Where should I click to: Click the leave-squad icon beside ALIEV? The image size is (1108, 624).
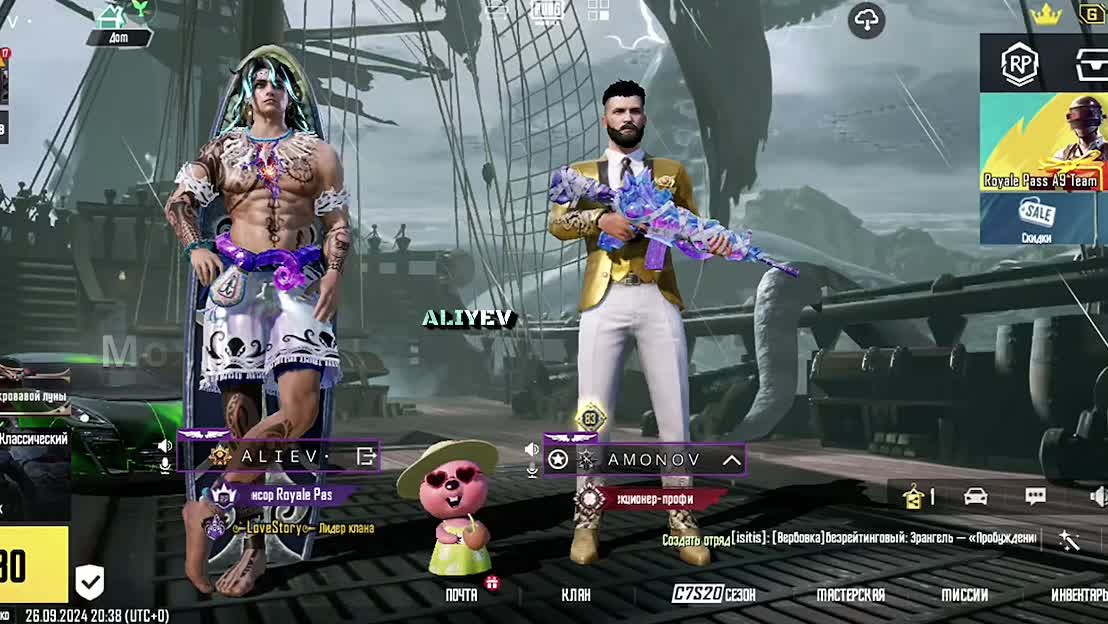[x=366, y=457]
